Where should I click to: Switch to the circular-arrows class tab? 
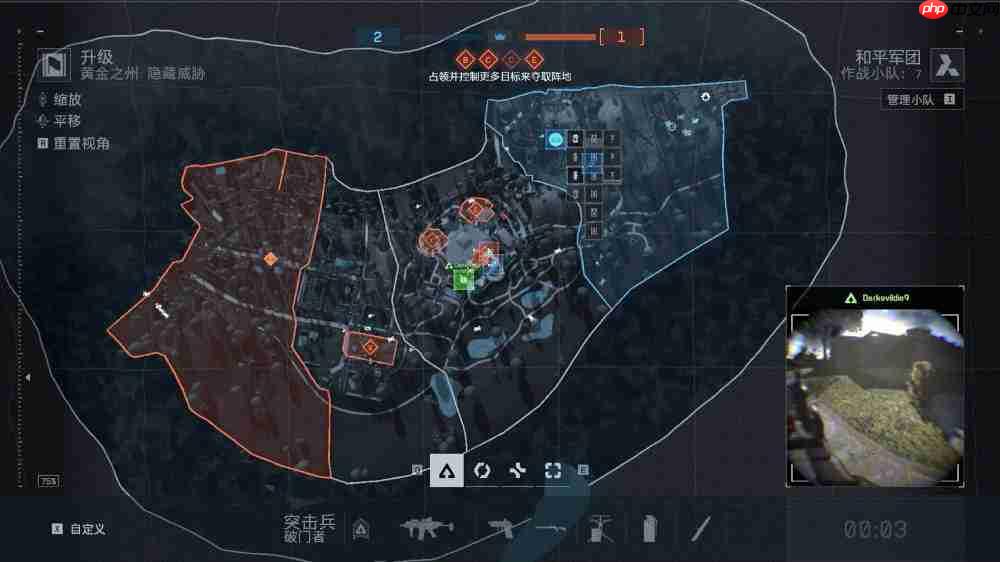pos(482,470)
